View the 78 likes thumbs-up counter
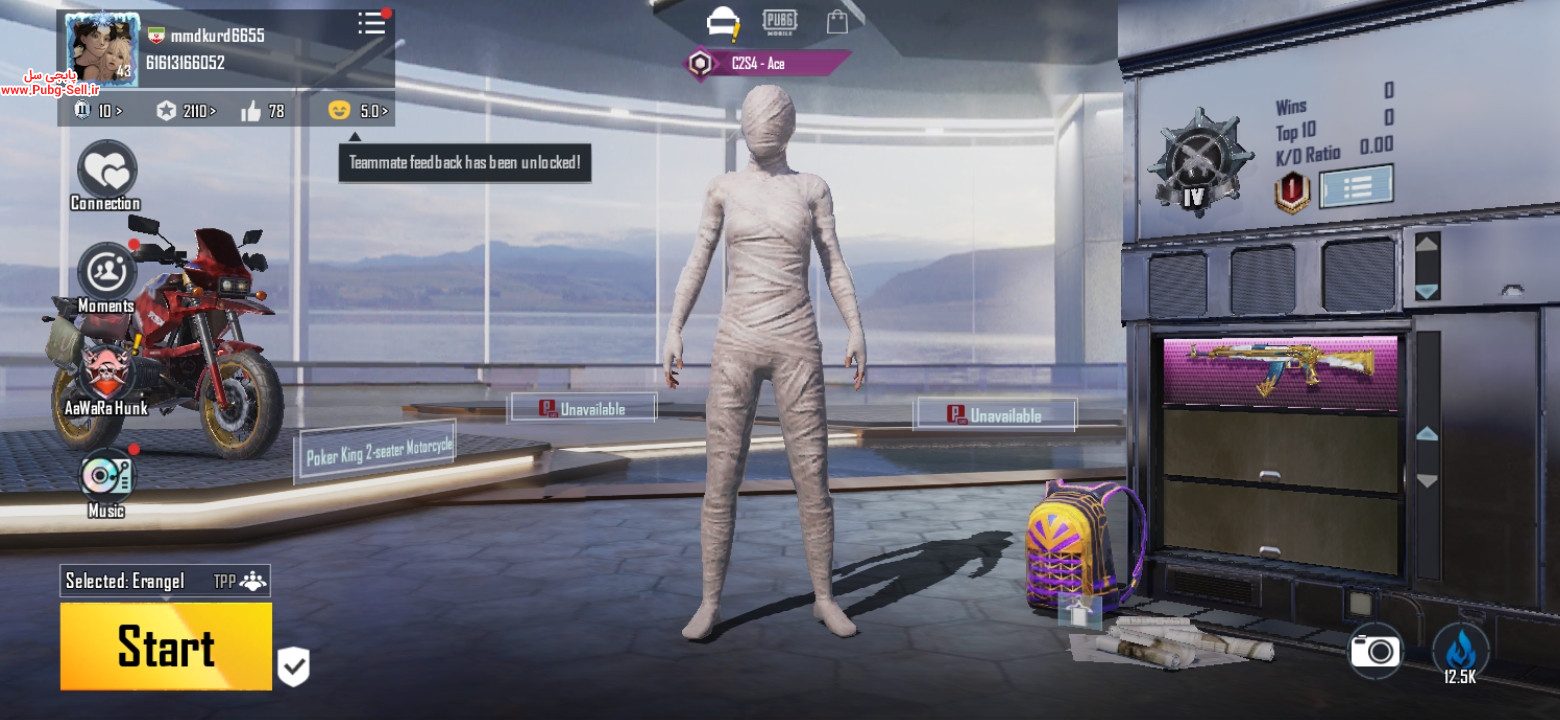This screenshot has width=1560, height=720. coord(263,111)
